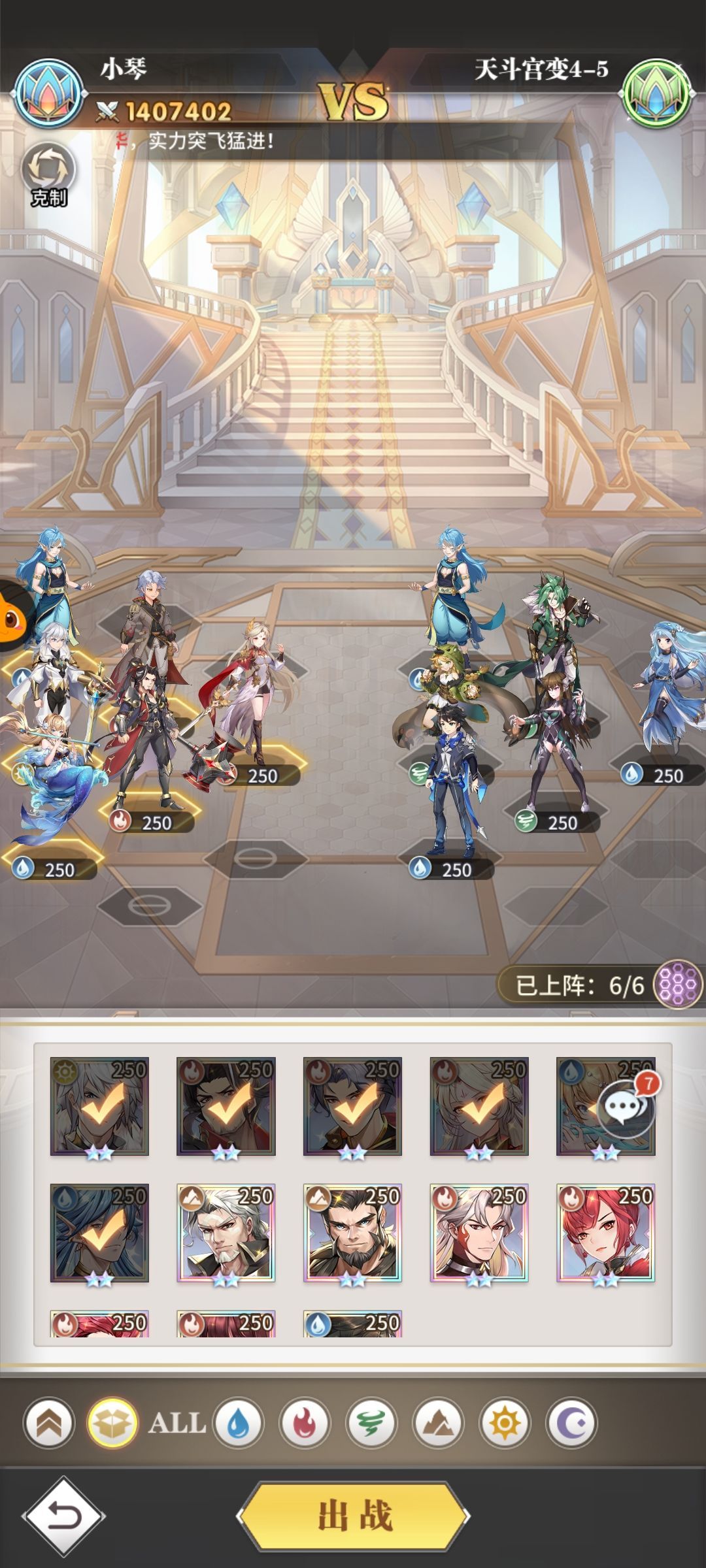Filter heroes by dark moon element
706x1568 pixels.
(571, 1423)
